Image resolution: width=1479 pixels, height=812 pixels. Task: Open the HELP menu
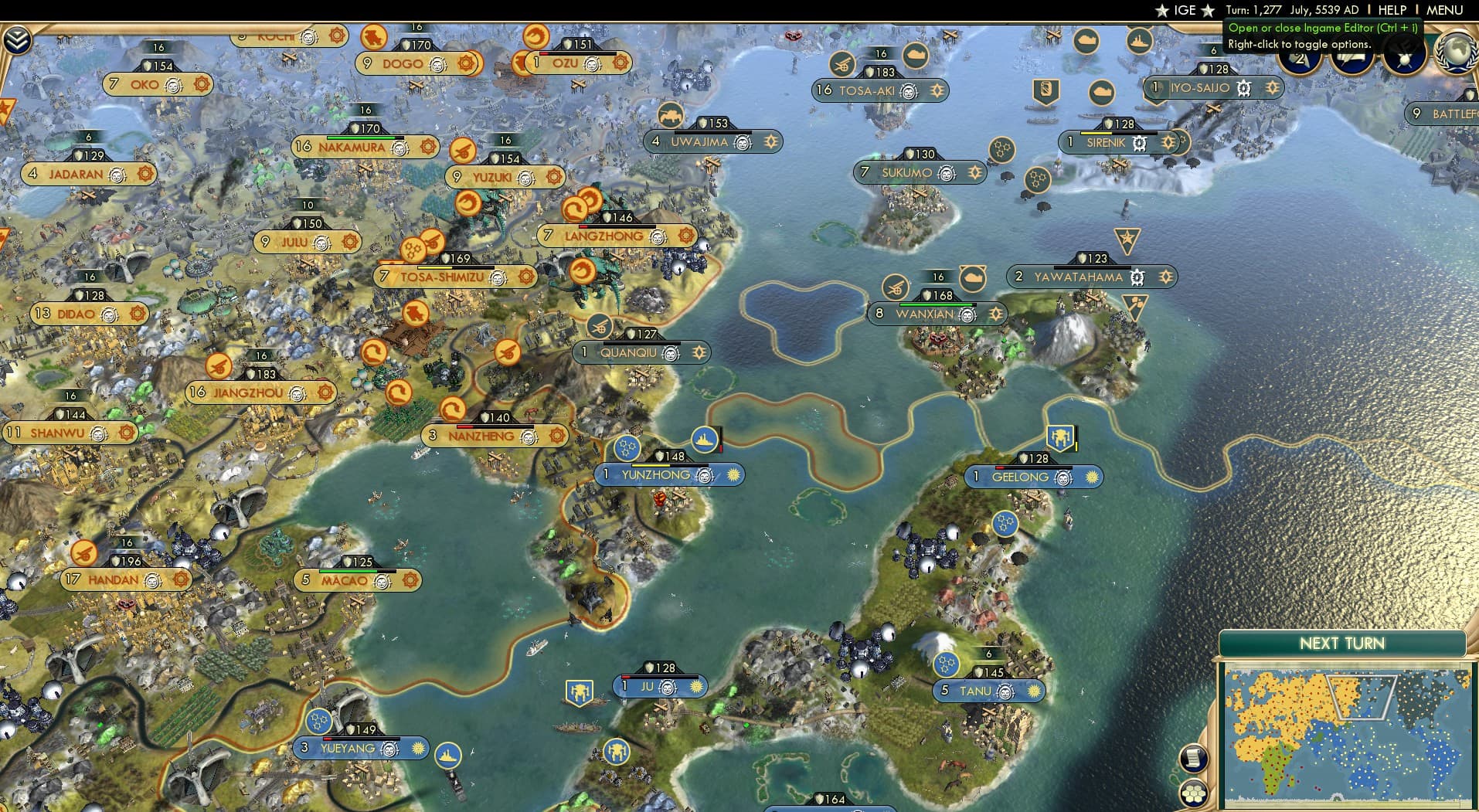[1392, 10]
